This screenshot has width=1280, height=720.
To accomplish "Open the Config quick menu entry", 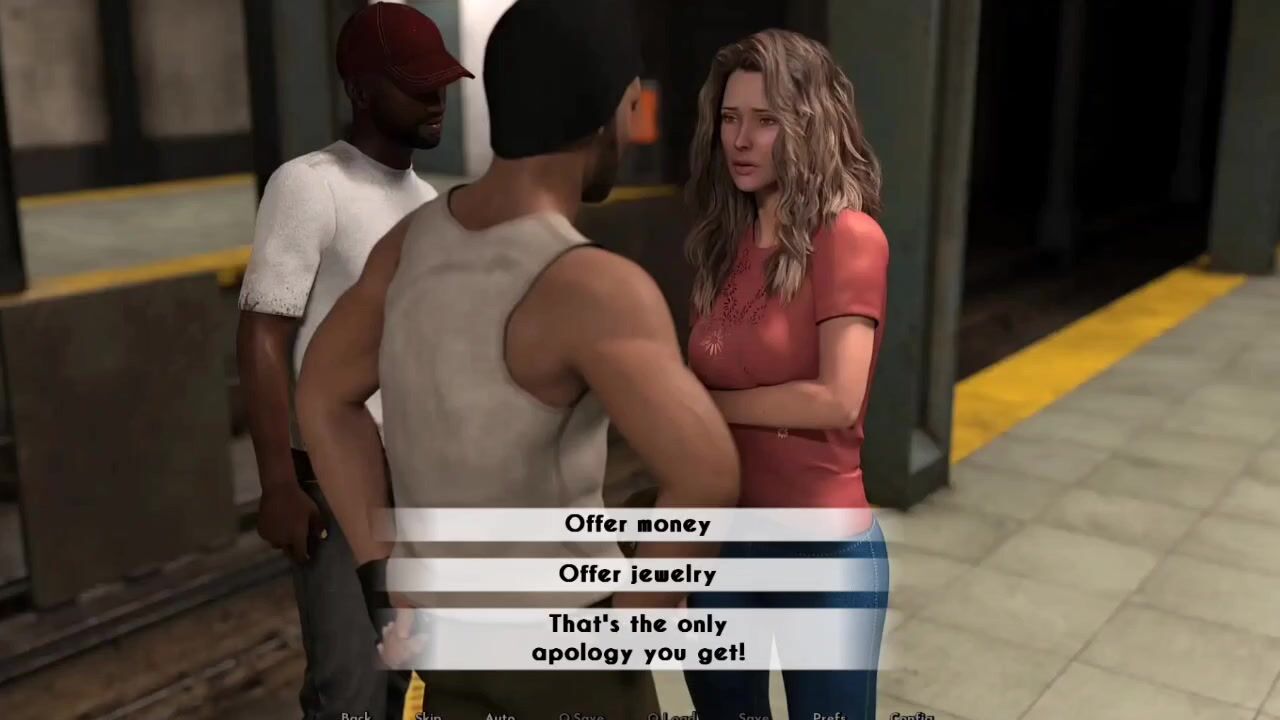I will pos(911,716).
